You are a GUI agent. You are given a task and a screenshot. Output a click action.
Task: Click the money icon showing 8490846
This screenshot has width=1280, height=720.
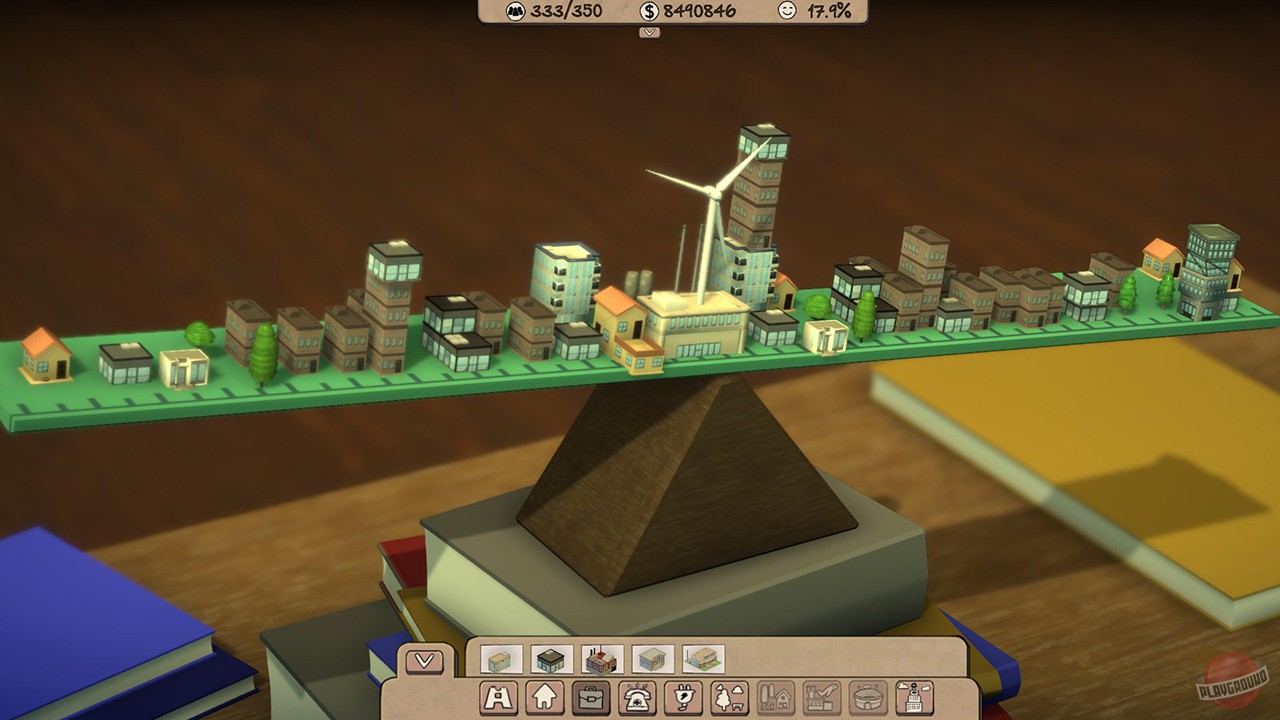(x=651, y=13)
